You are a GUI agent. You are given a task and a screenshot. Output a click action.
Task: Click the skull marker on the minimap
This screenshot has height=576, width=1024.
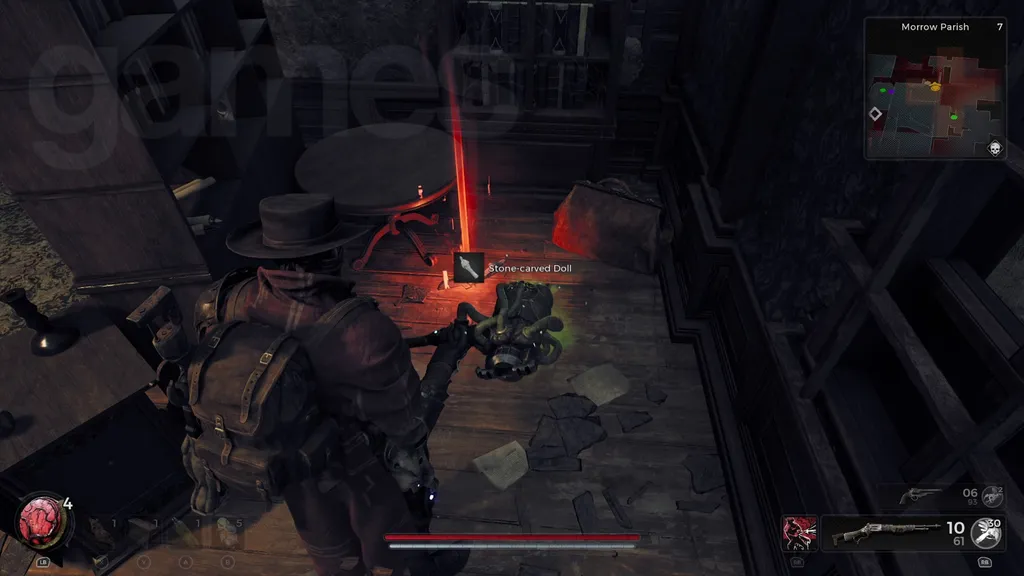[x=995, y=149]
